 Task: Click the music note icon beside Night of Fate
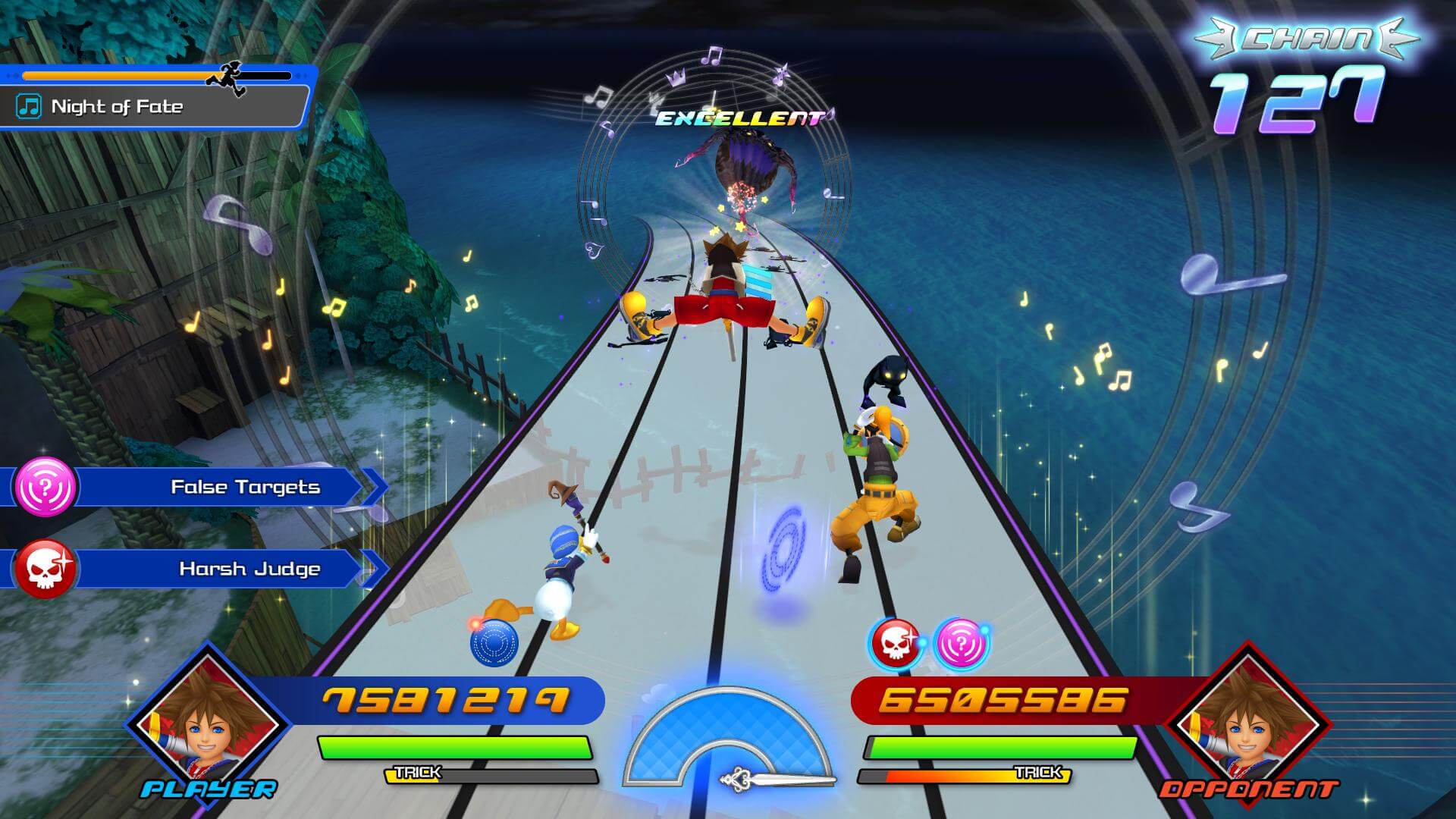pos(29,106)
